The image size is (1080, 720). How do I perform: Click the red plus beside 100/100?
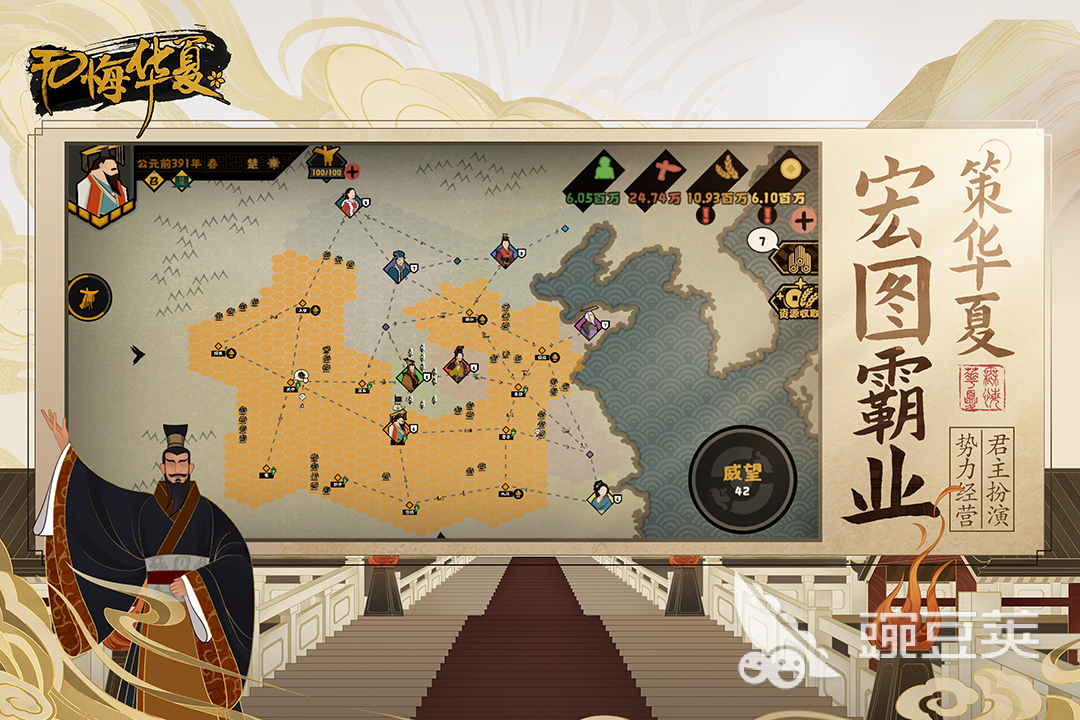(x=352, y=172)
